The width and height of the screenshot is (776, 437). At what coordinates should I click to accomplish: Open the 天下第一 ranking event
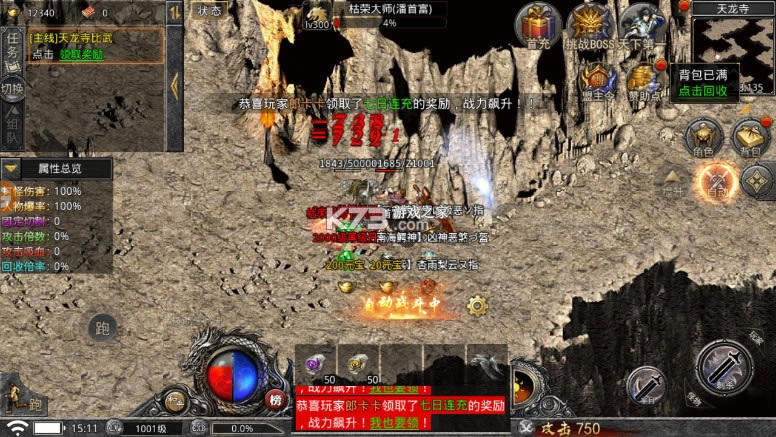tap(642, 25)
